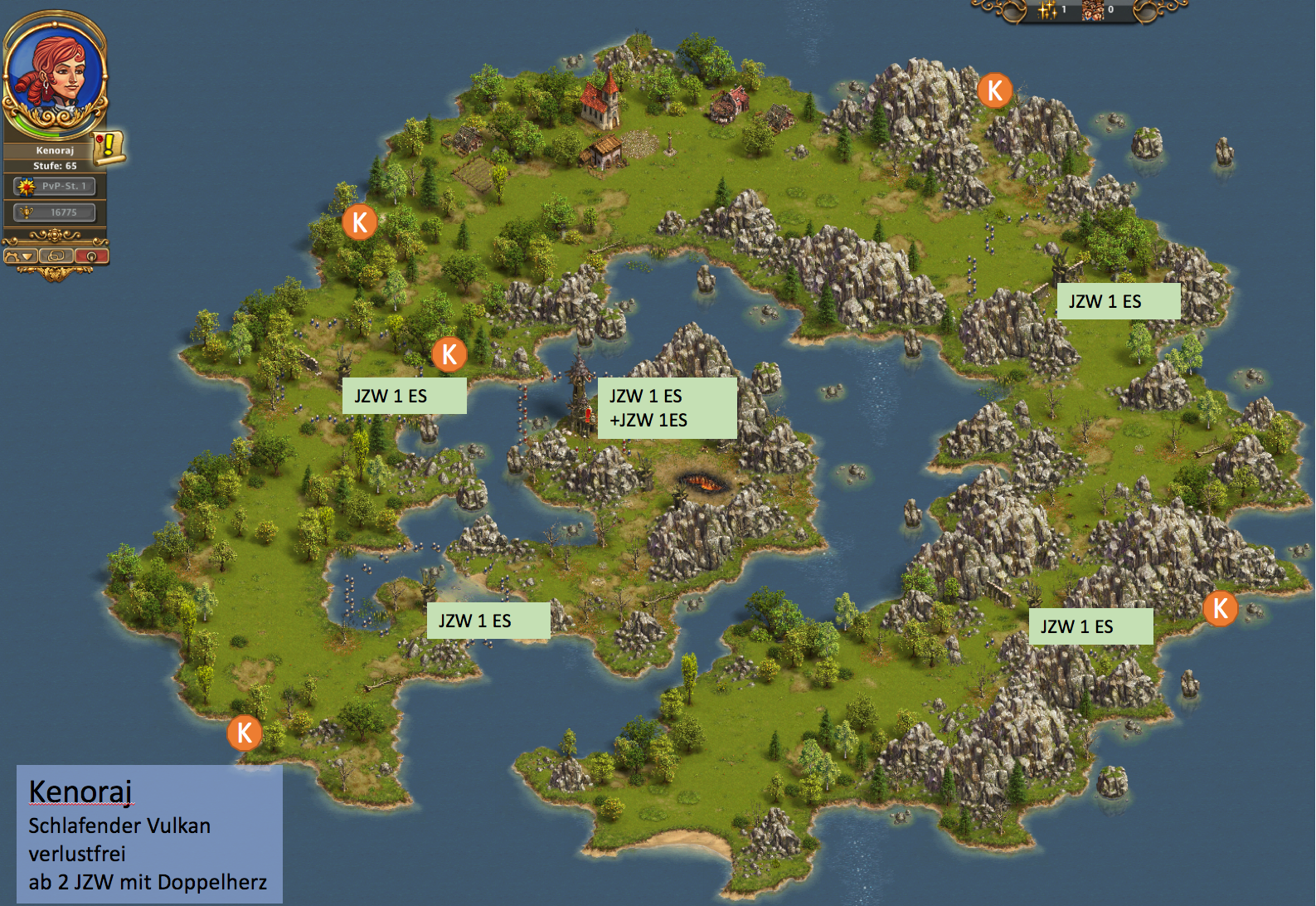Open the PvP-St. 1 panel
This screenshot has width=1316, height=906.
55,187
